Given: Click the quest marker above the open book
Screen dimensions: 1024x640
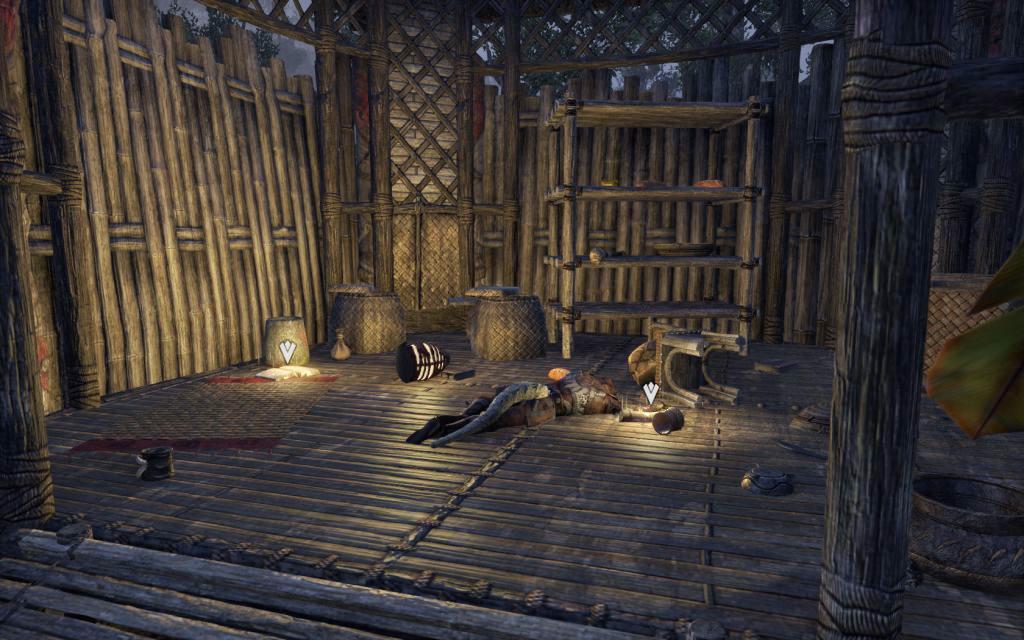Looking at the screenshot, I should point(287,351).
